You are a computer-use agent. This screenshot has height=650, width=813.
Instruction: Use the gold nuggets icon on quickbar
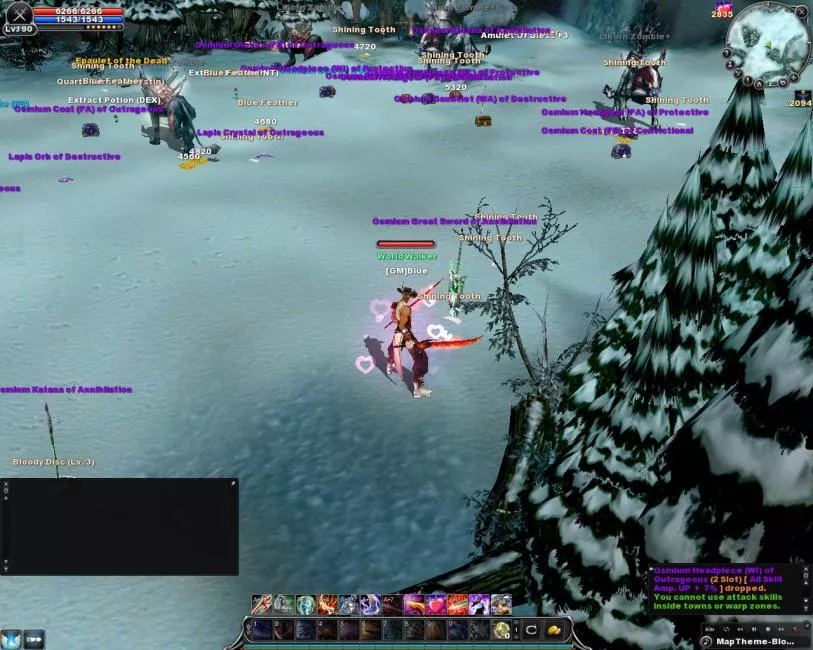[553, 630]
